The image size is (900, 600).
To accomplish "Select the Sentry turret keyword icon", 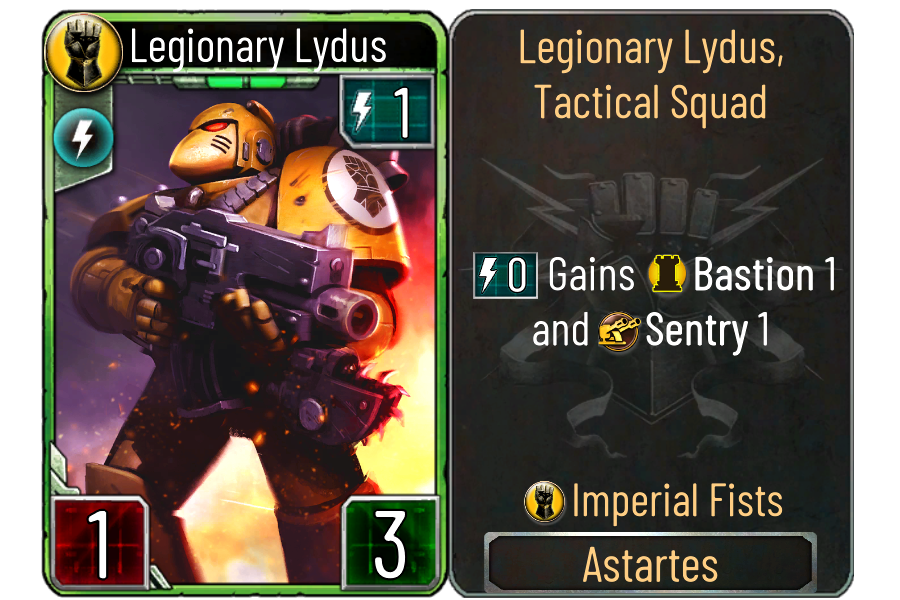I will coord(619,331).
